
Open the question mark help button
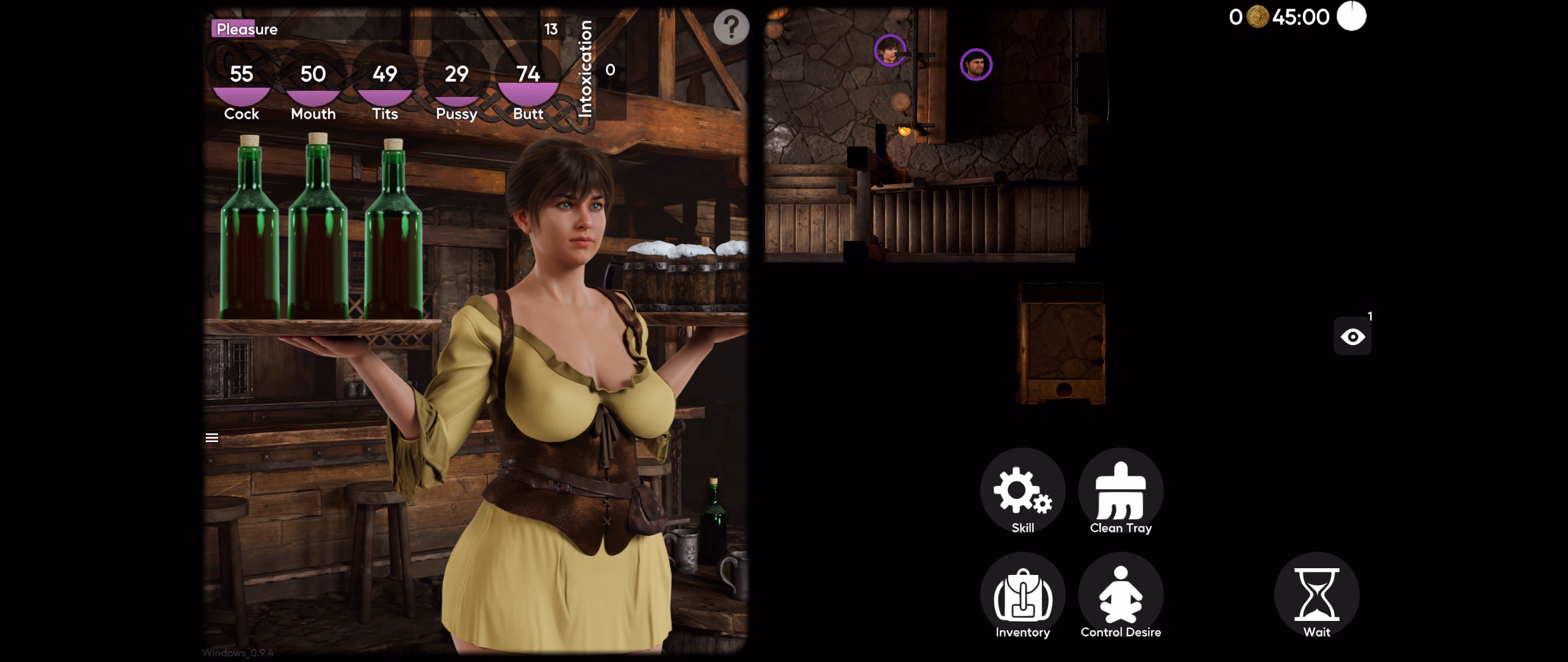click(731, 27)
